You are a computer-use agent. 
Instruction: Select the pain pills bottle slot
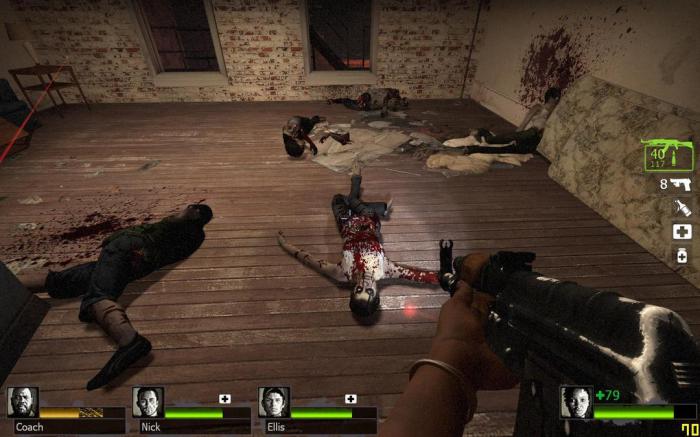[682, 256]
